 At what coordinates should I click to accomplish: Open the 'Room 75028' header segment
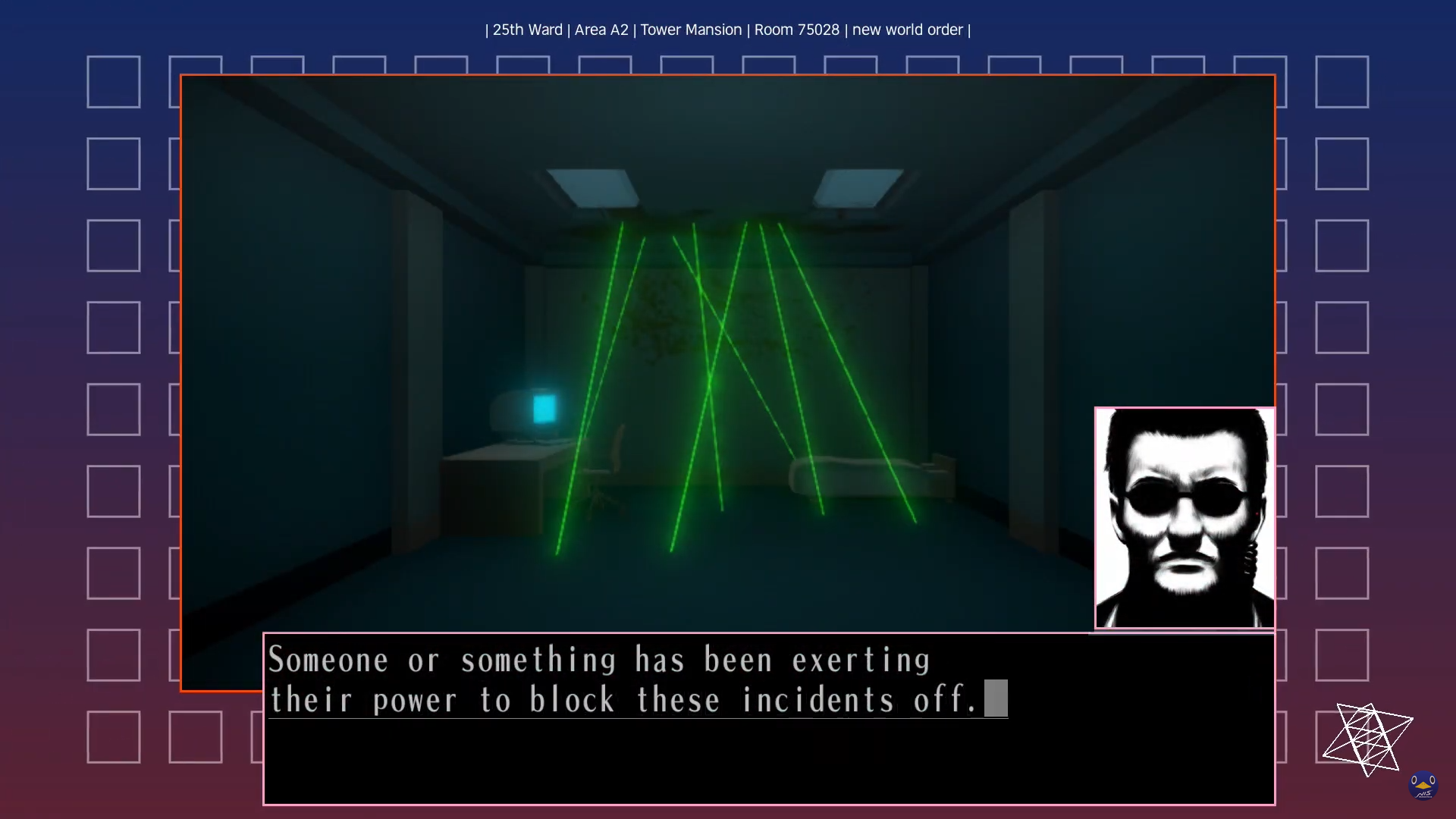(796, 30)
